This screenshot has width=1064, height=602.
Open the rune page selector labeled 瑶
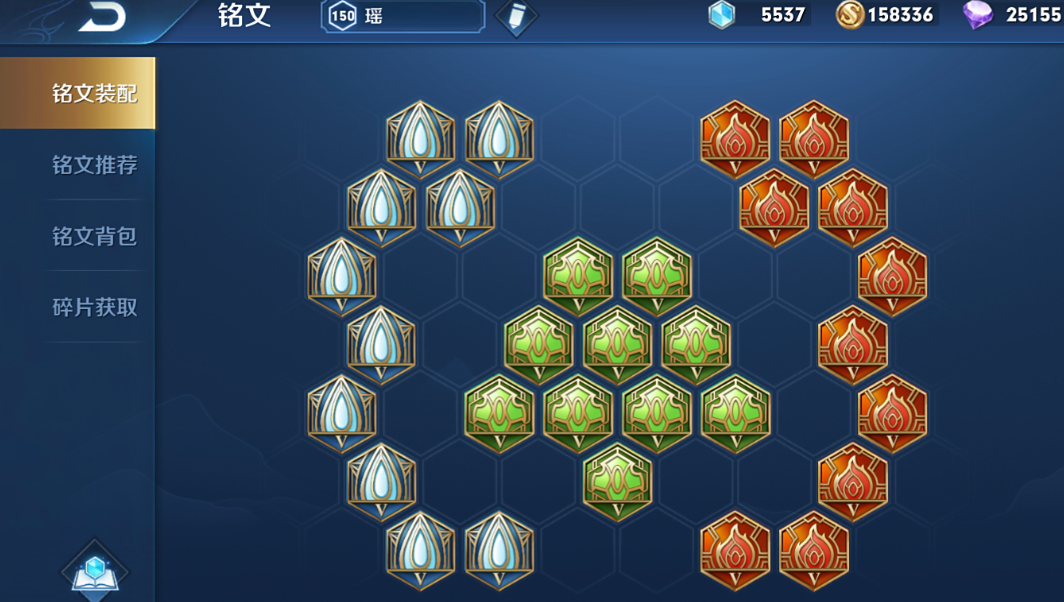tap(403, 16)
